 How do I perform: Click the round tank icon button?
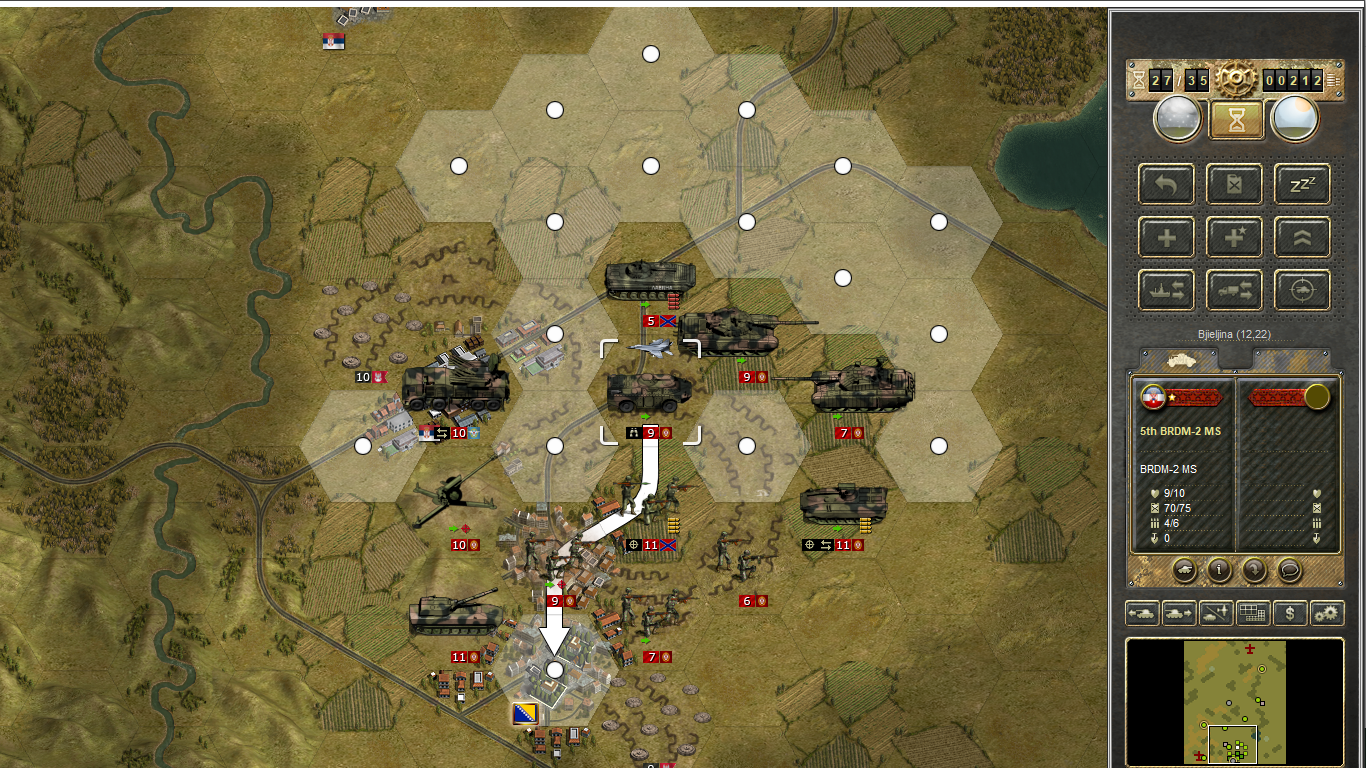(x=1184, y=570)
